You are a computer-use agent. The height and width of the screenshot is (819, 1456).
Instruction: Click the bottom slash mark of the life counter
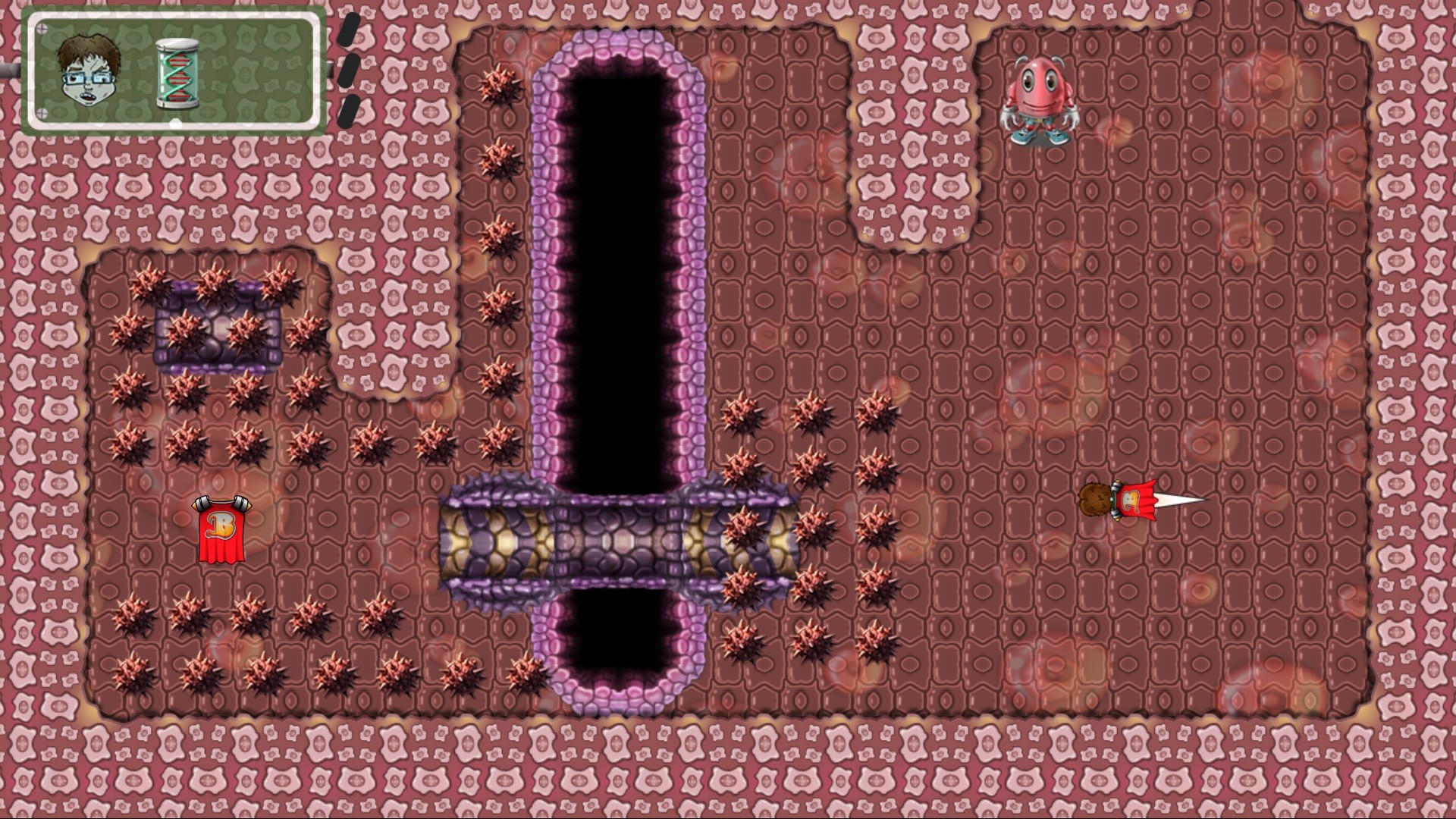(x=347, y=108)
